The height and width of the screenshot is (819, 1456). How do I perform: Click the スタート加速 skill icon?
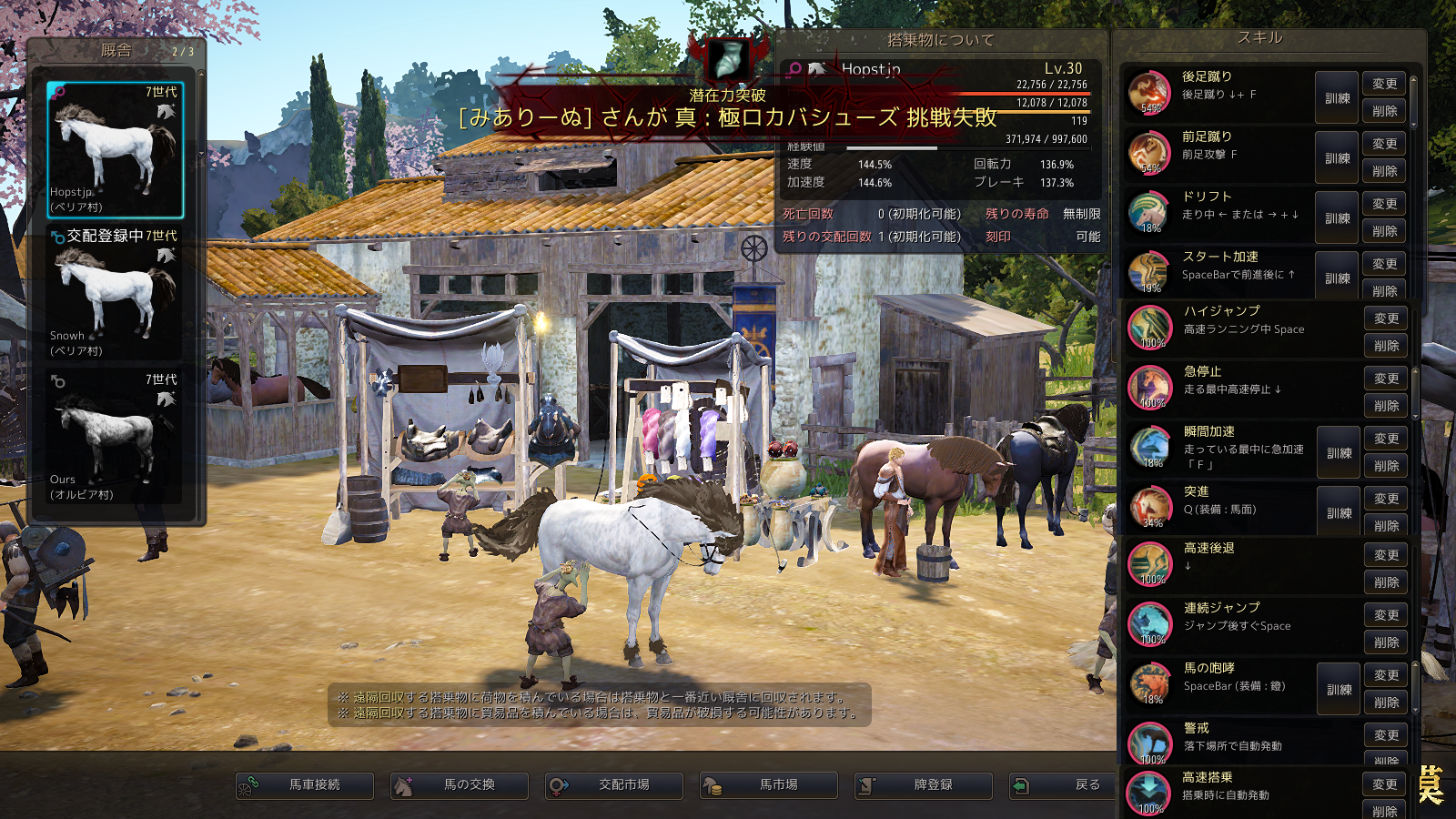click(1148, 273)
